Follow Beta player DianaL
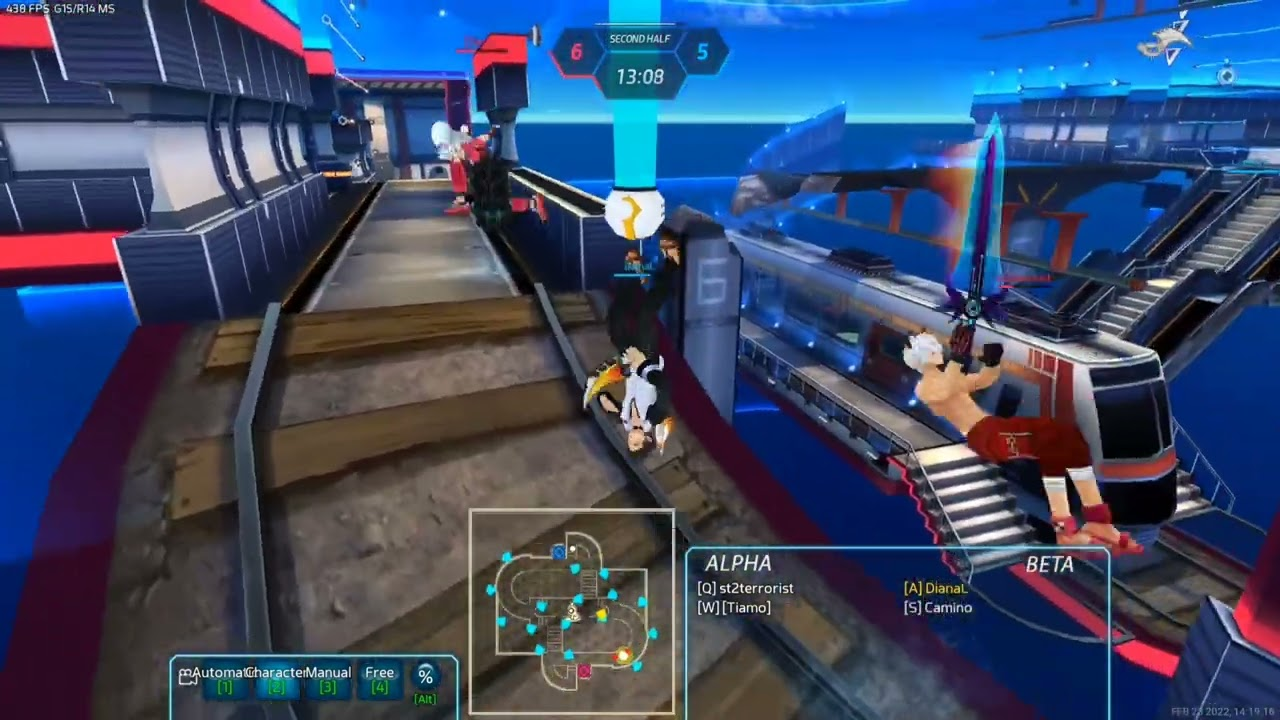The width and height of the screenshot is (1280, 720). (x=936, y=588)
